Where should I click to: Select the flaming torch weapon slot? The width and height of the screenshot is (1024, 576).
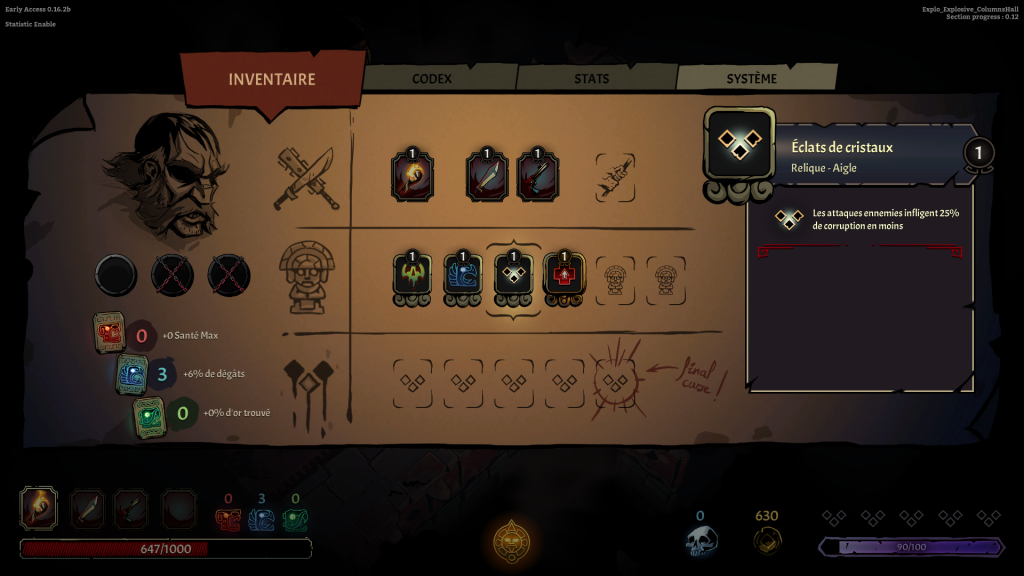tap(412, 177)
